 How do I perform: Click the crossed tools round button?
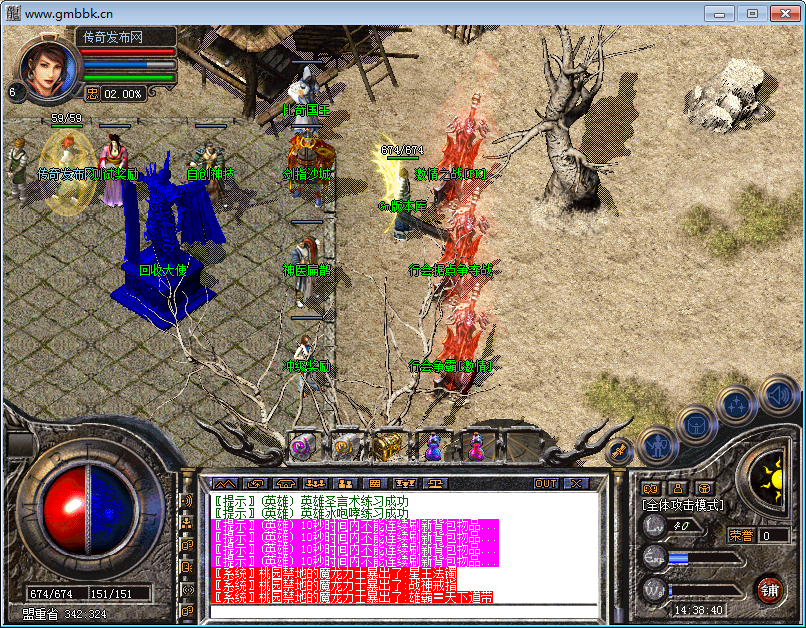620,451
